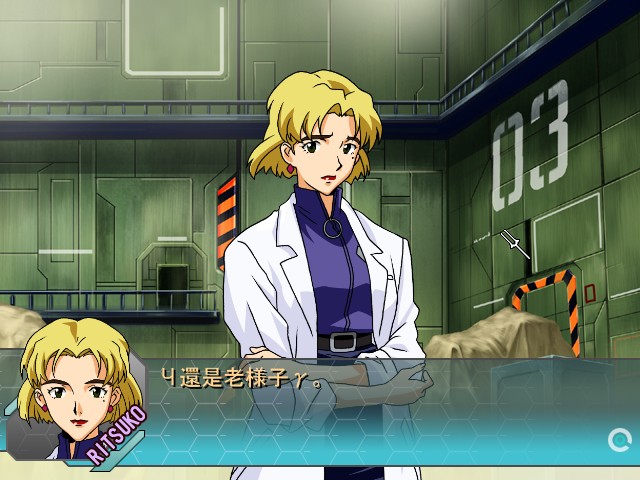The width and height of the screenshot is (640, 480).
Task: Click the circular continue indicator in the dialogue box
Action: [x=618, y=438]
